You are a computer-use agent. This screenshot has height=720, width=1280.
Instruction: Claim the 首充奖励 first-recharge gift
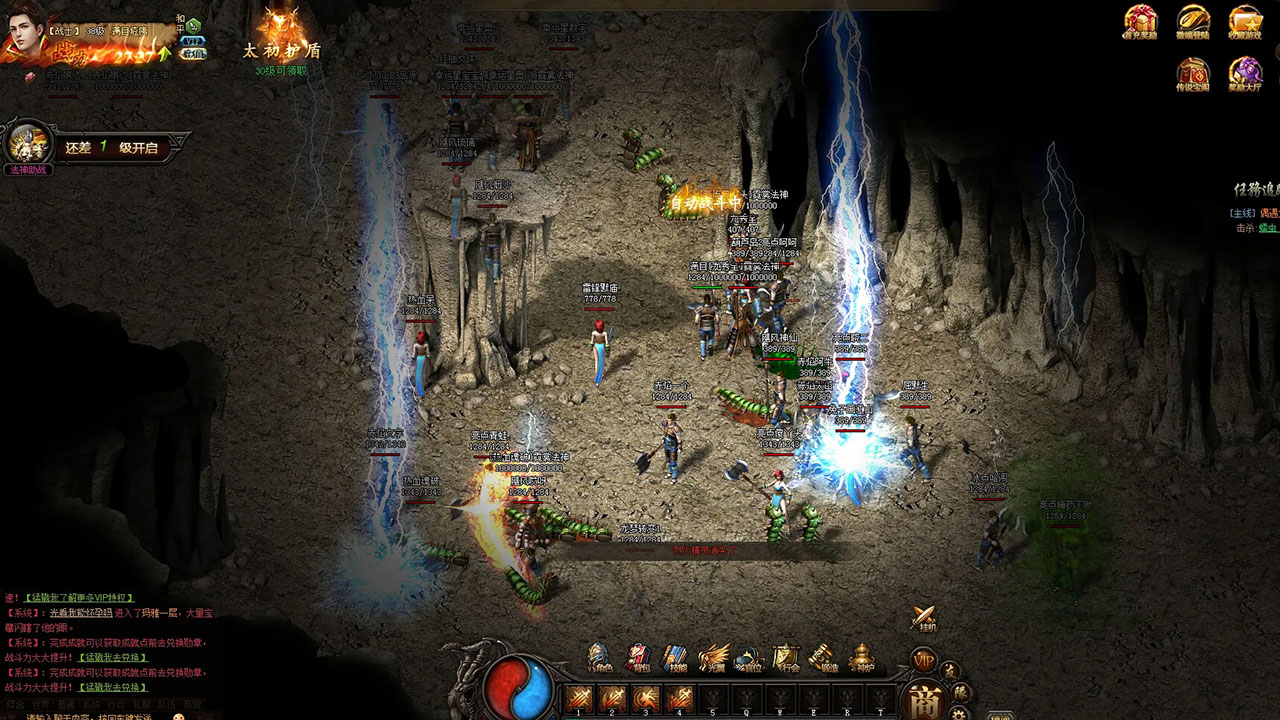(x=1140, y=22)
